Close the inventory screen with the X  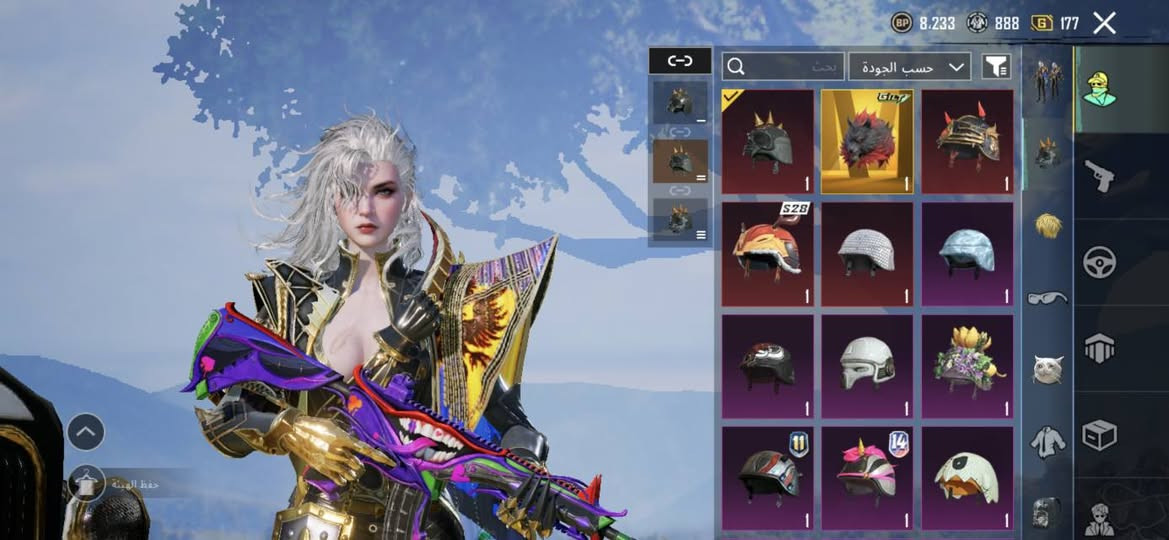pyautogui.click(x=1104, y=23)
